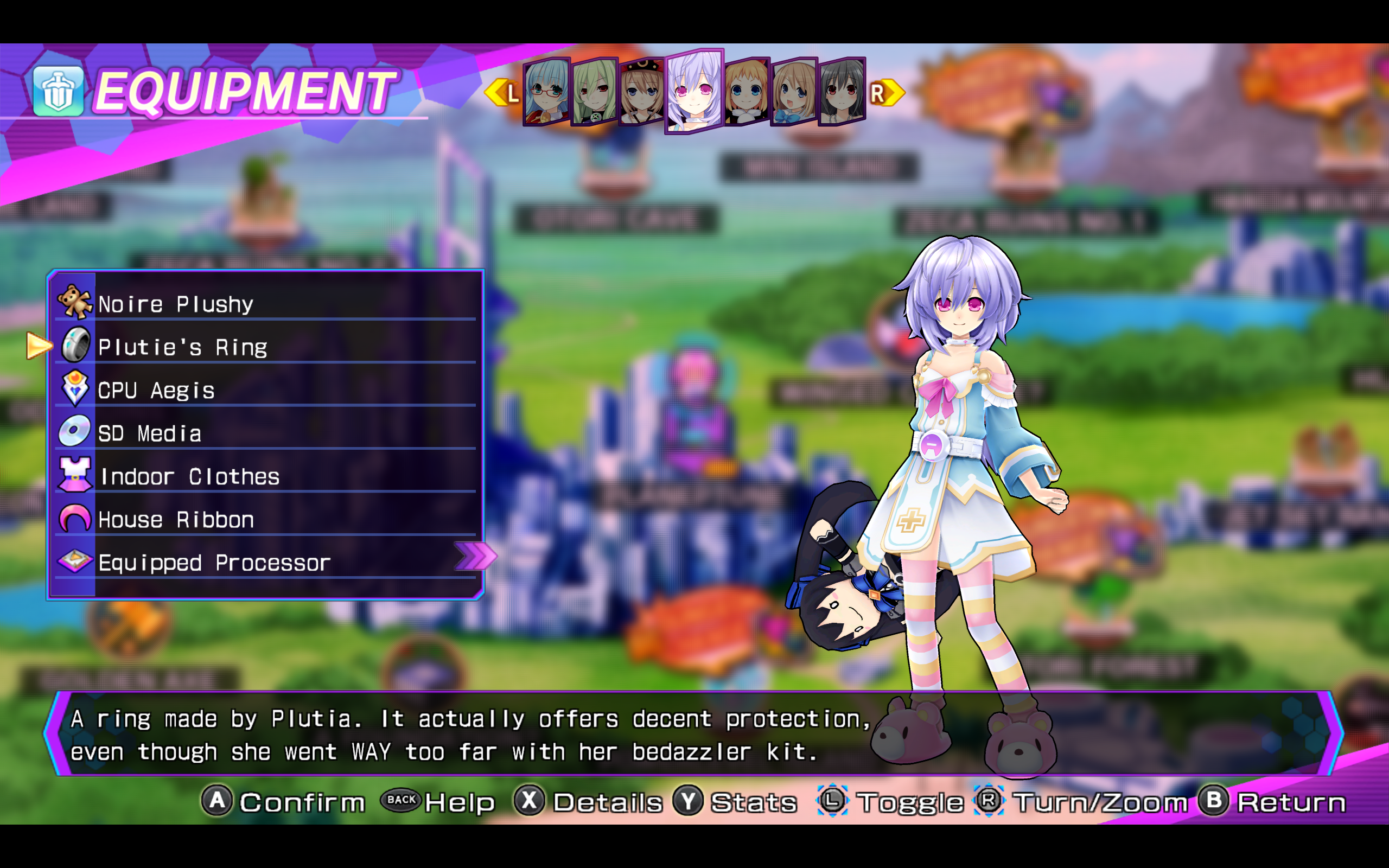Switch to the blue-haired glasses girl portrait
This screenshot has width=1389, height=868.
tap(546, 92)
